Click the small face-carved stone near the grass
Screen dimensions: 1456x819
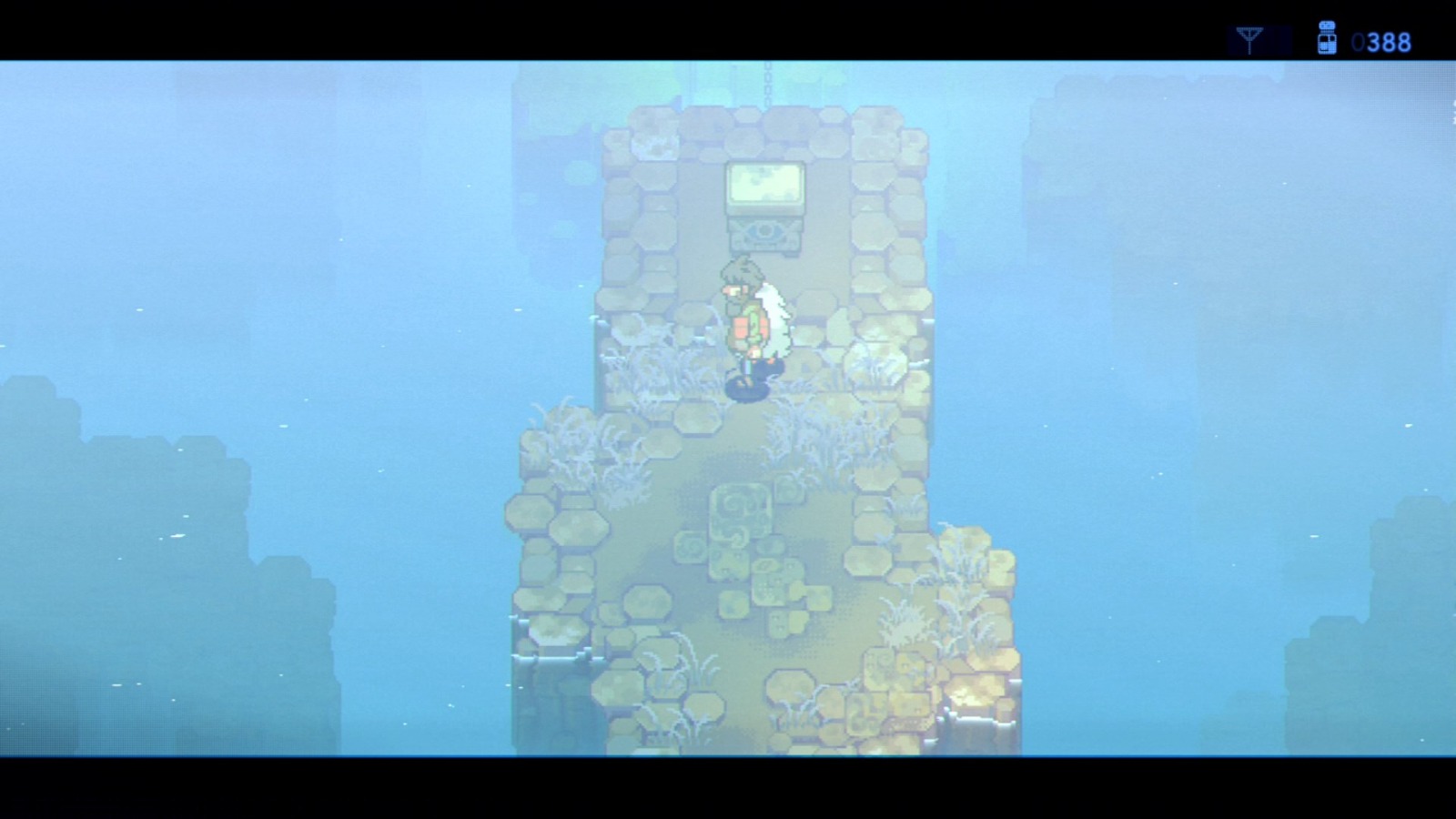730,561
